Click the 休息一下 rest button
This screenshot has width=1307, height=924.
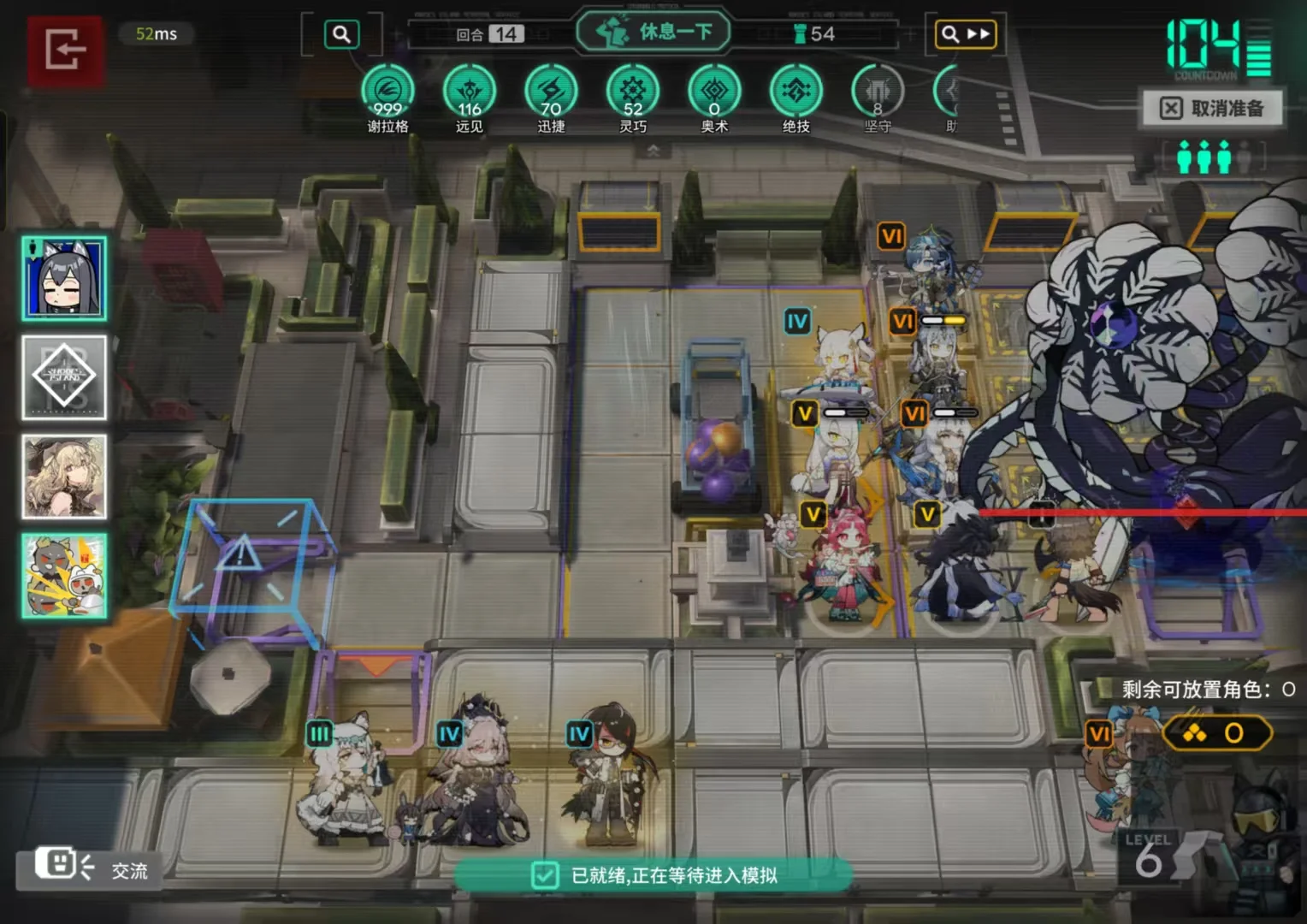654,33
